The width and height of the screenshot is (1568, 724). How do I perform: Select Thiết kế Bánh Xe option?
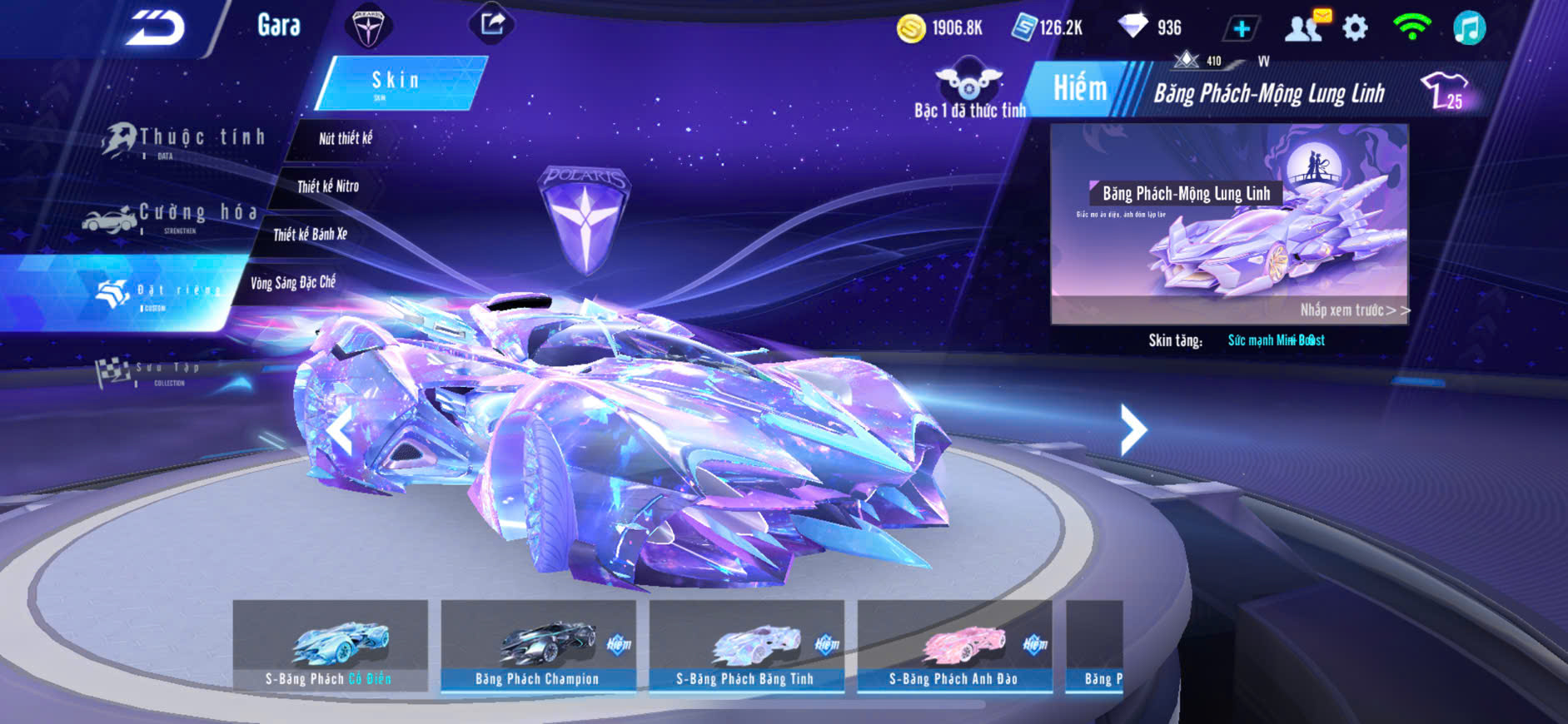coord(310,235)
